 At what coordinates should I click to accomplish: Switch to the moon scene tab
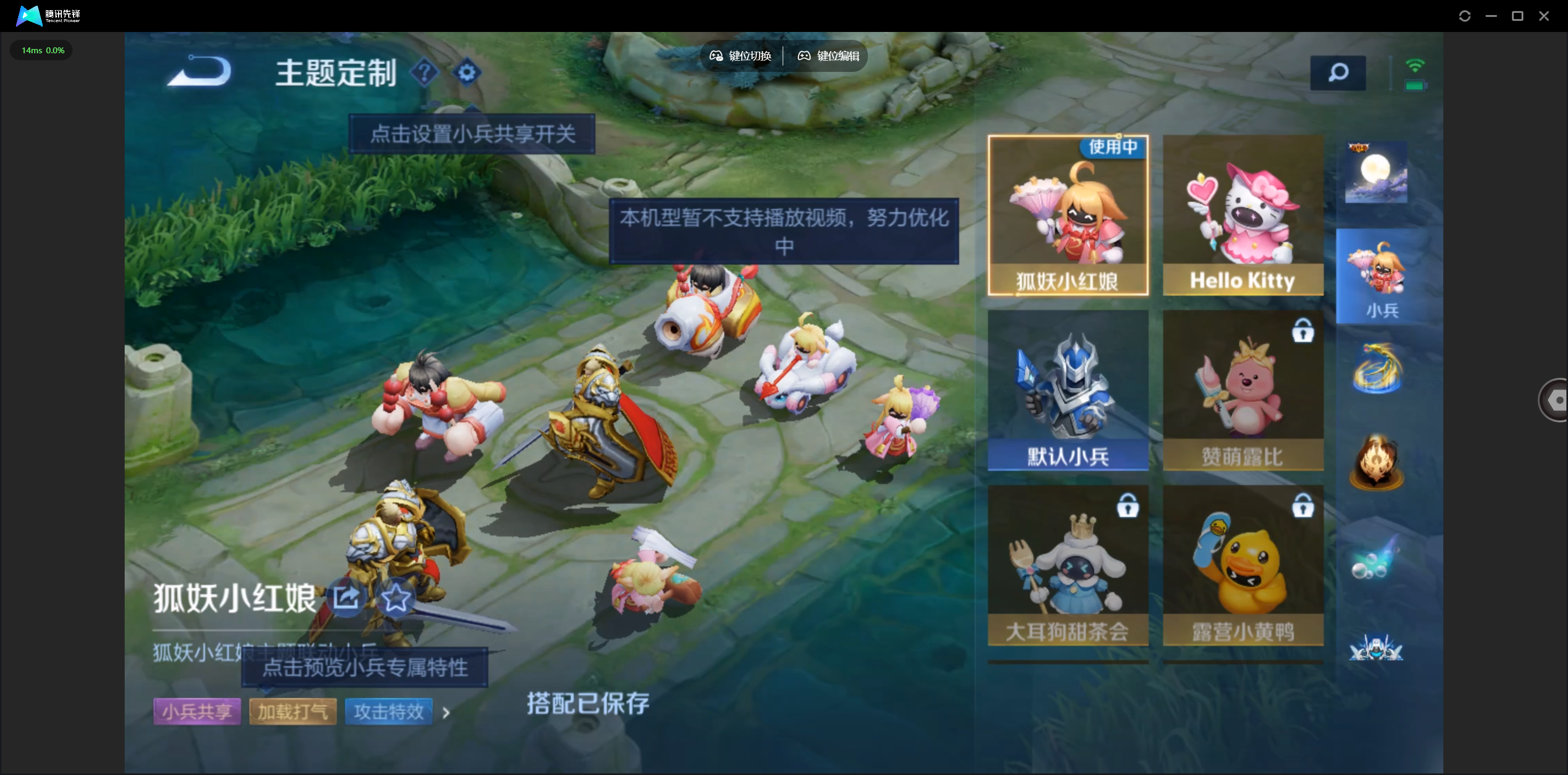tap(1376, 173)
